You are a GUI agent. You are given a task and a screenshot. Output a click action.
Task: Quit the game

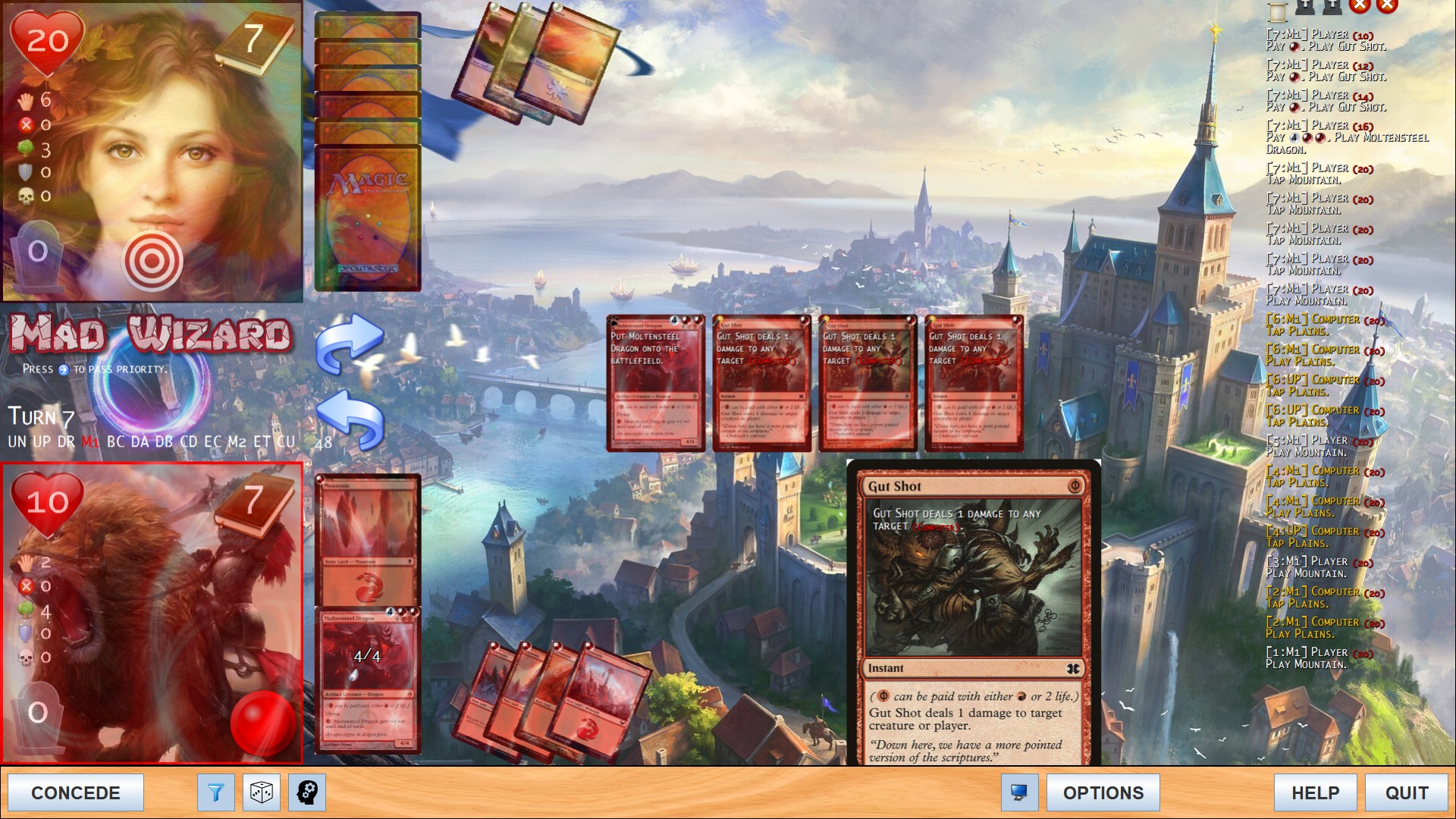1406,792
